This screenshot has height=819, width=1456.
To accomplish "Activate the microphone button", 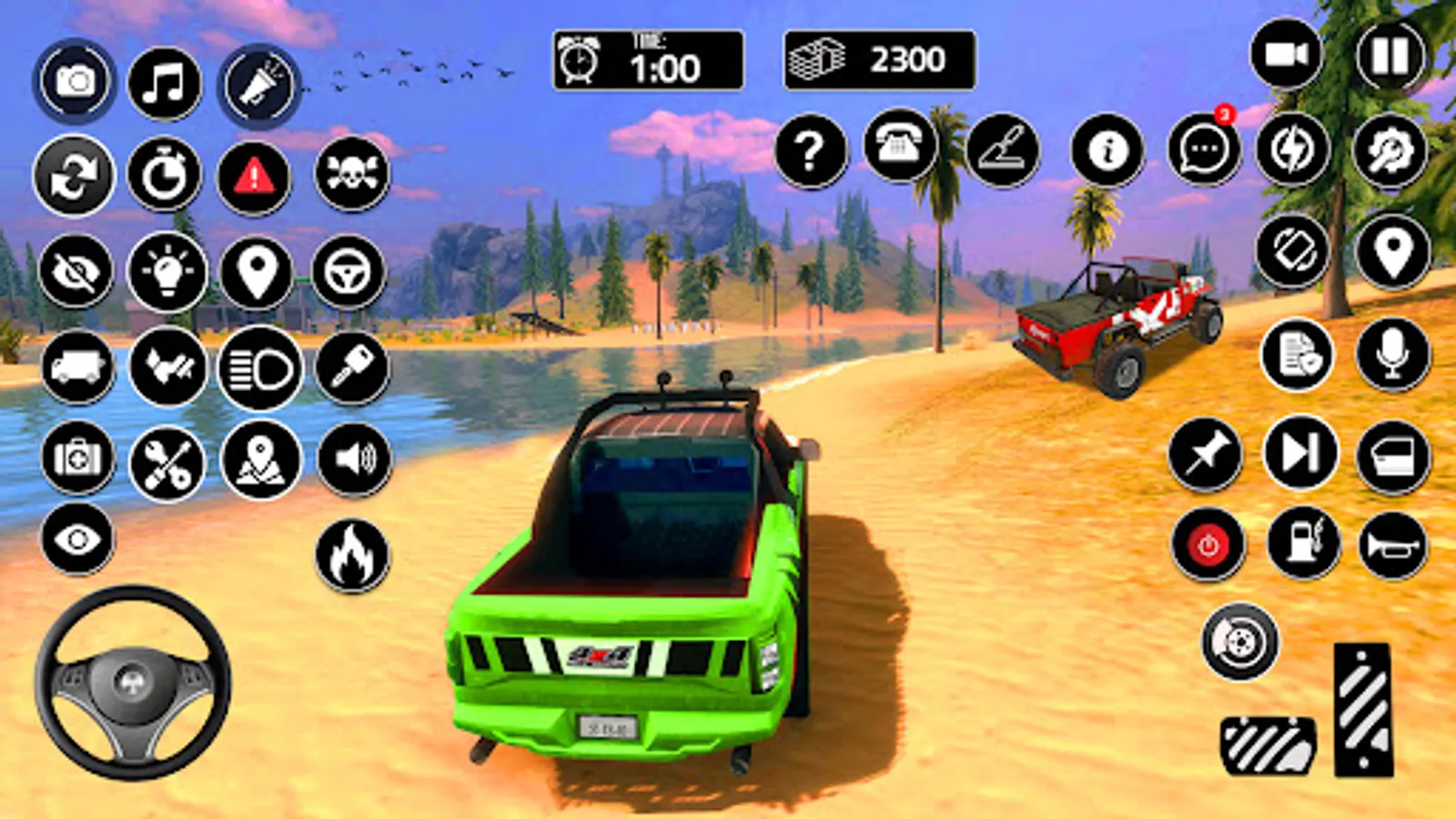I will click(1392, 355).
